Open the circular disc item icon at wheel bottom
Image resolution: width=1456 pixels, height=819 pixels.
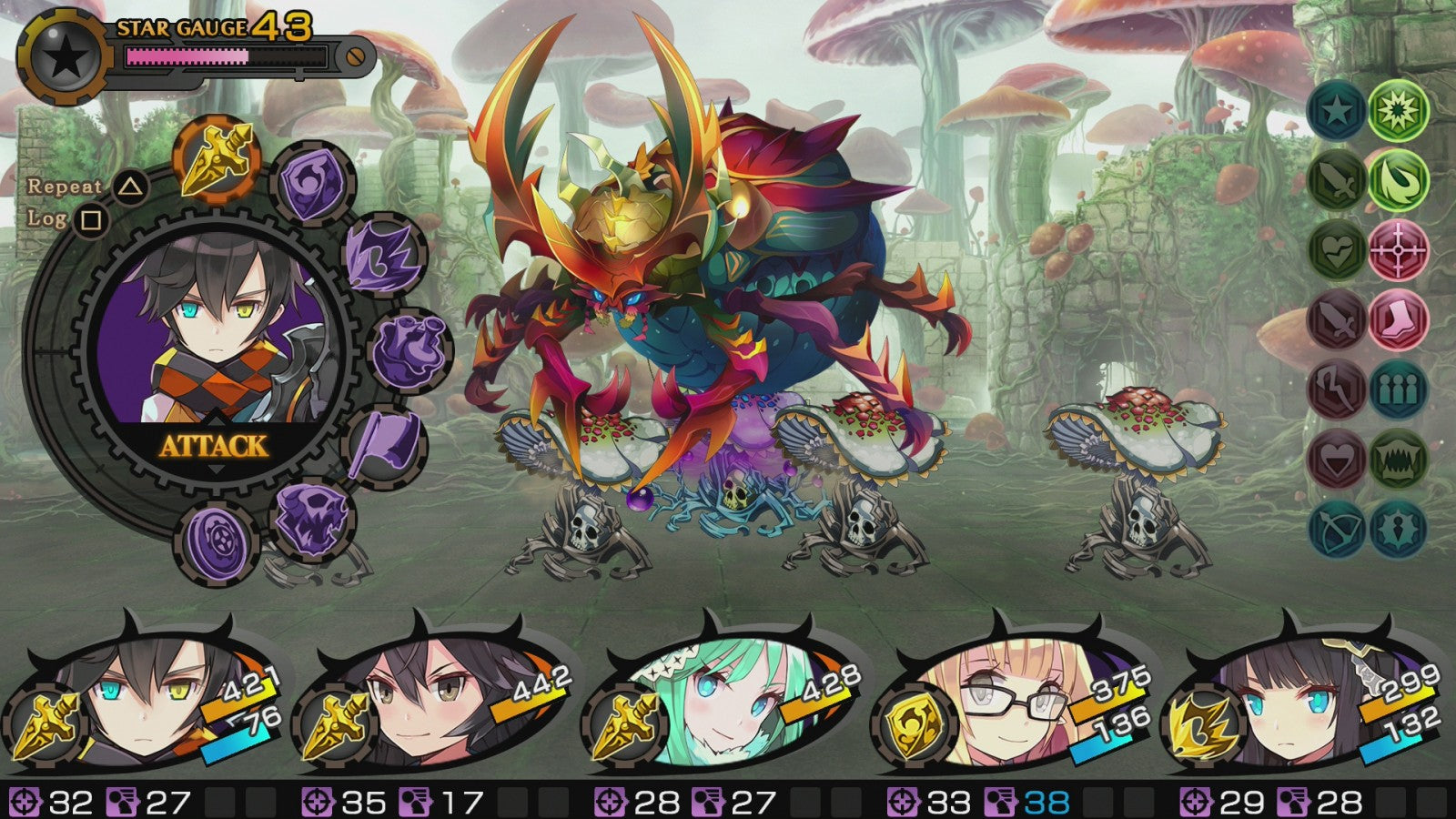pyautogui.click(x=218, y=538)
